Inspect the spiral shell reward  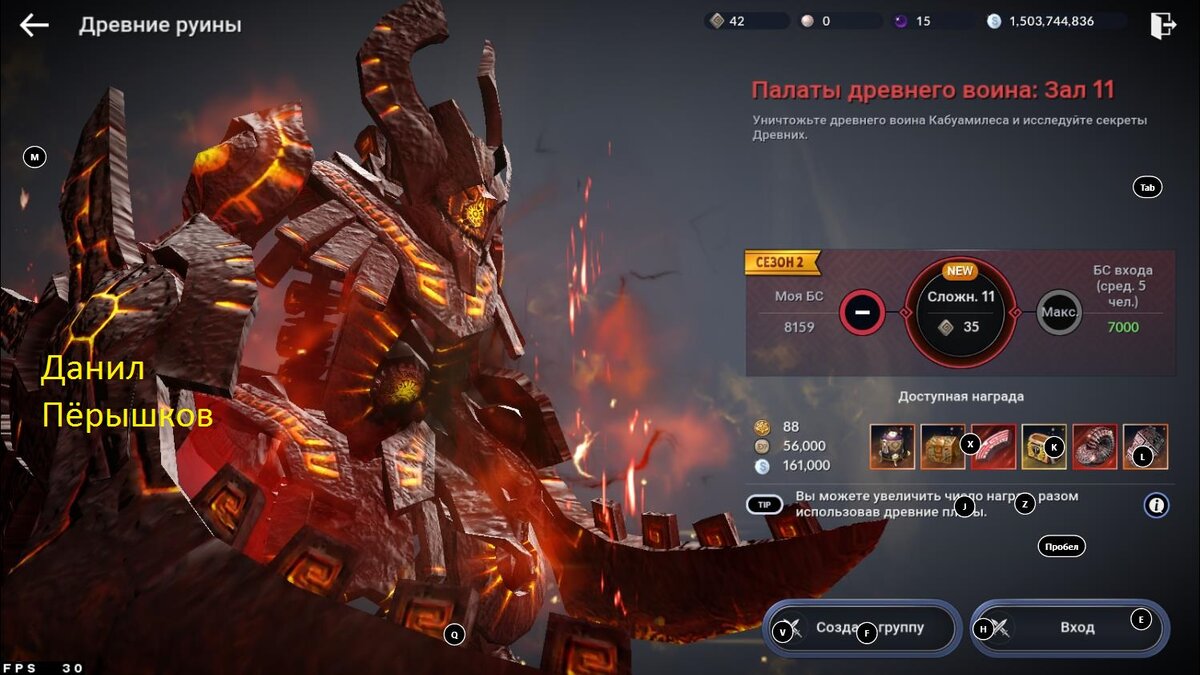(x=1094, y=446)
